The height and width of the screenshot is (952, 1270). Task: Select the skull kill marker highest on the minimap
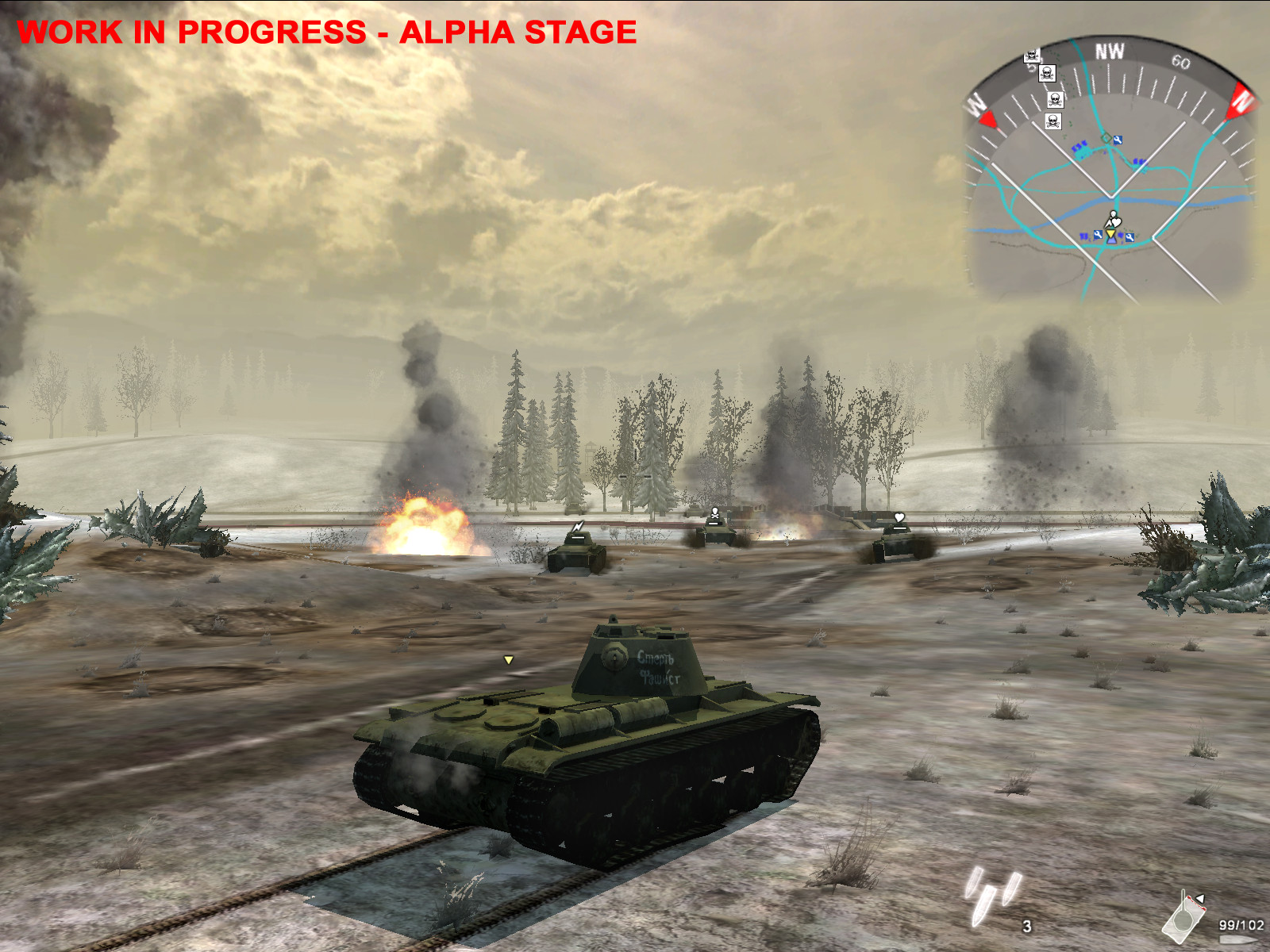click(x=1031, y=57)
